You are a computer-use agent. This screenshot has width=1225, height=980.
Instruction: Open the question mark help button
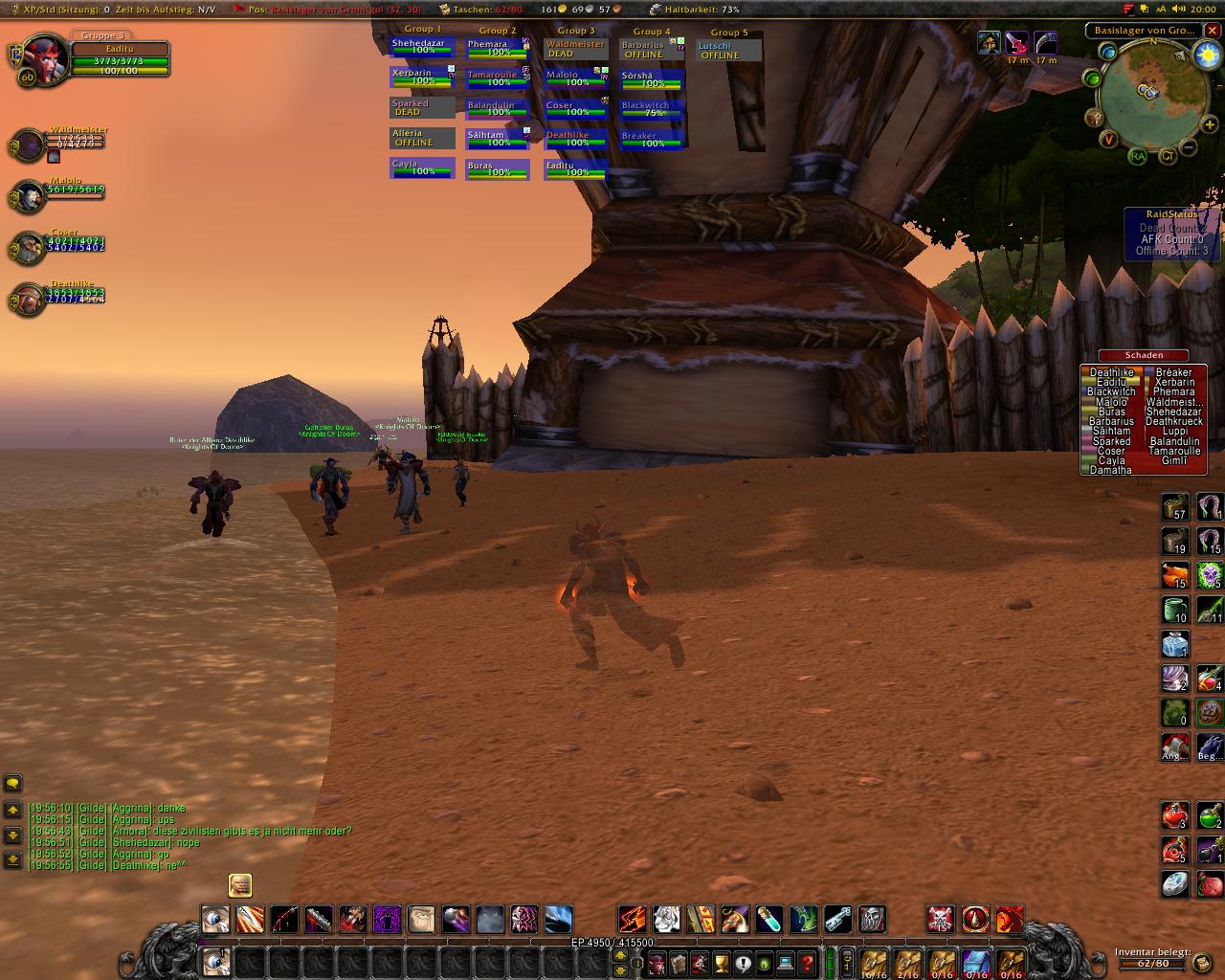[x=807, y=962]
